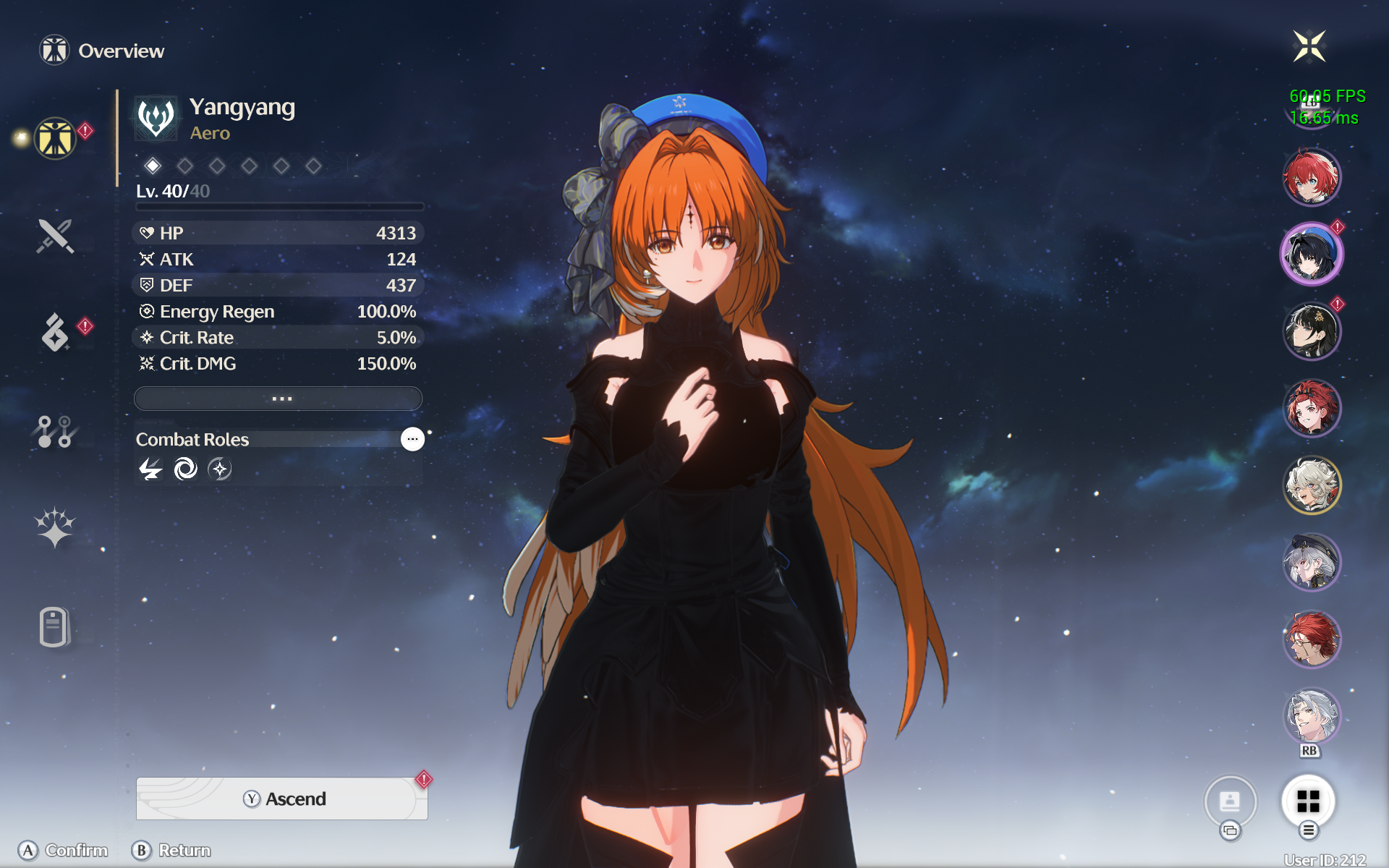Select the red-haired character at top of roster
1389x868 pixels.
(x=1312, y=177)
